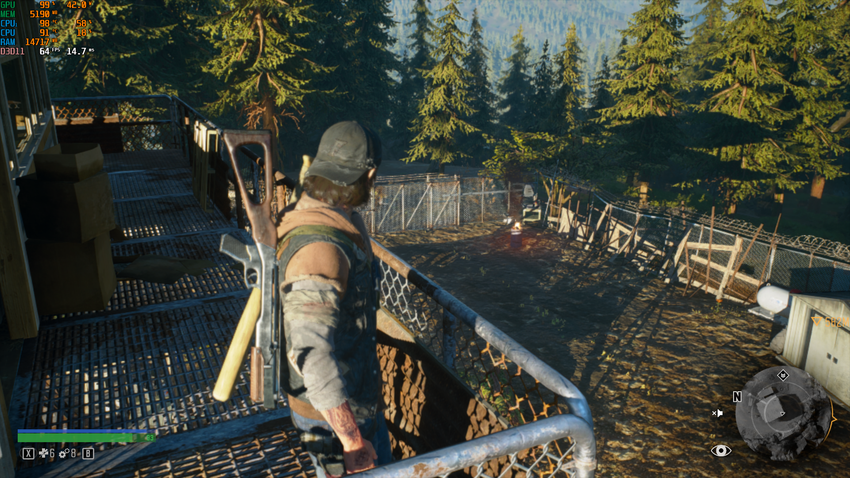This screenshot has width=850, height=478.
Task: Click the eye visibility indicator icon
Action: pos(721,451)
